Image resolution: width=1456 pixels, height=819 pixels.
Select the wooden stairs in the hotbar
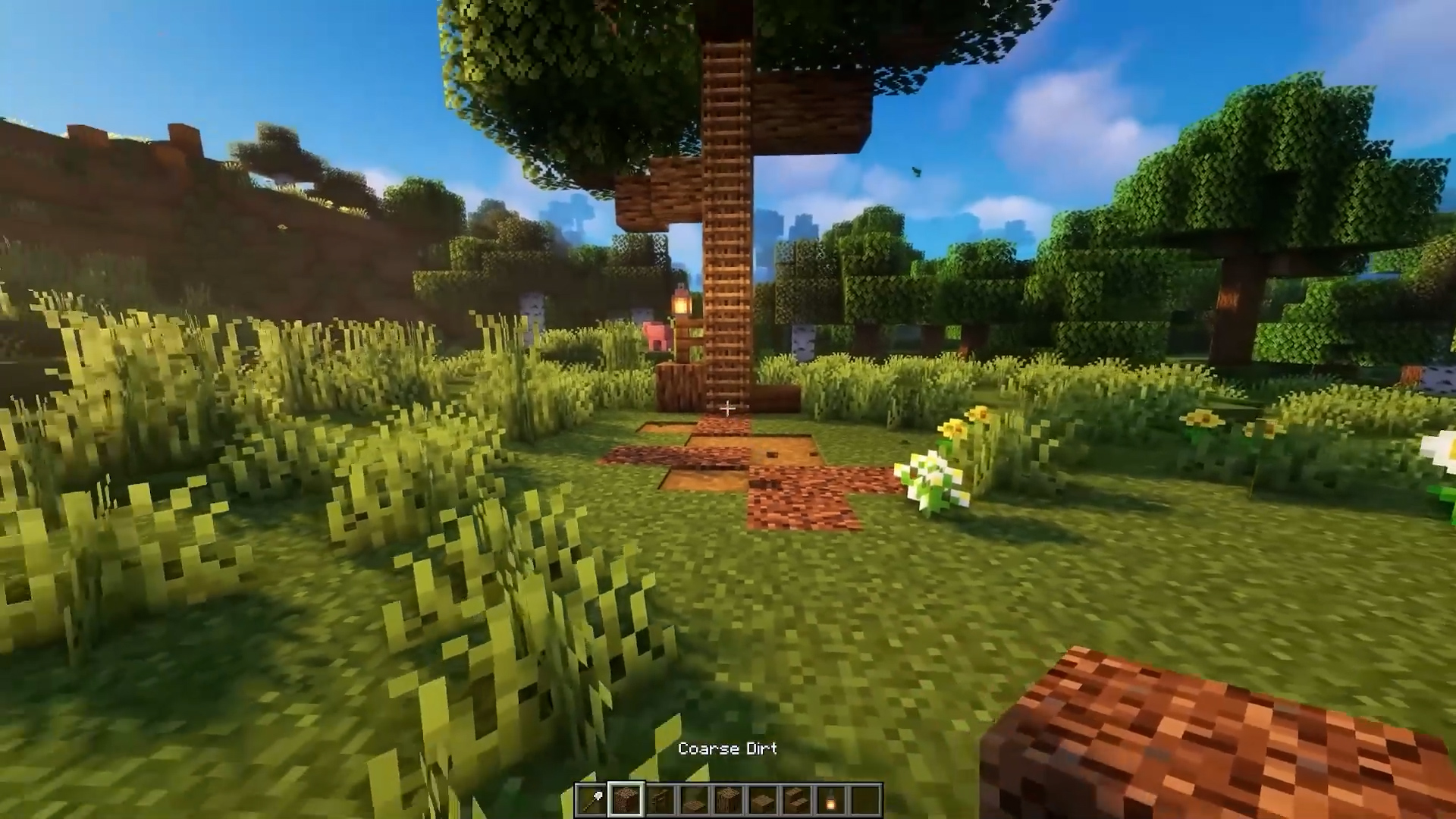[x=796, y=800]
